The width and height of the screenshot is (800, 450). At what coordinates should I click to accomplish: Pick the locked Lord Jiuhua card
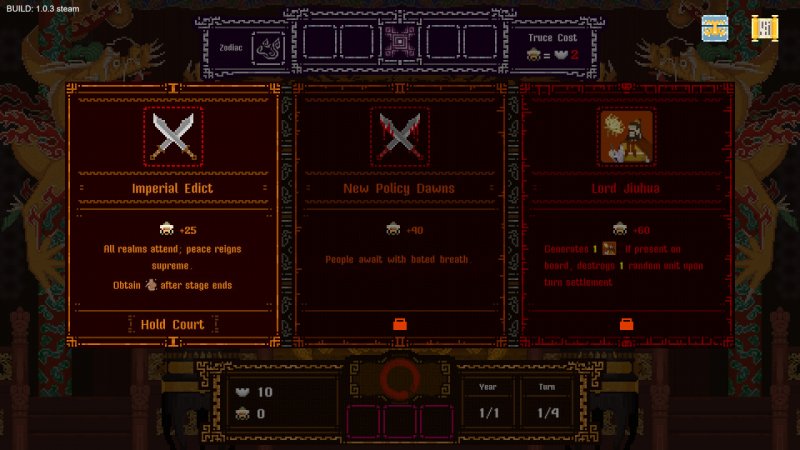[626, 200]
